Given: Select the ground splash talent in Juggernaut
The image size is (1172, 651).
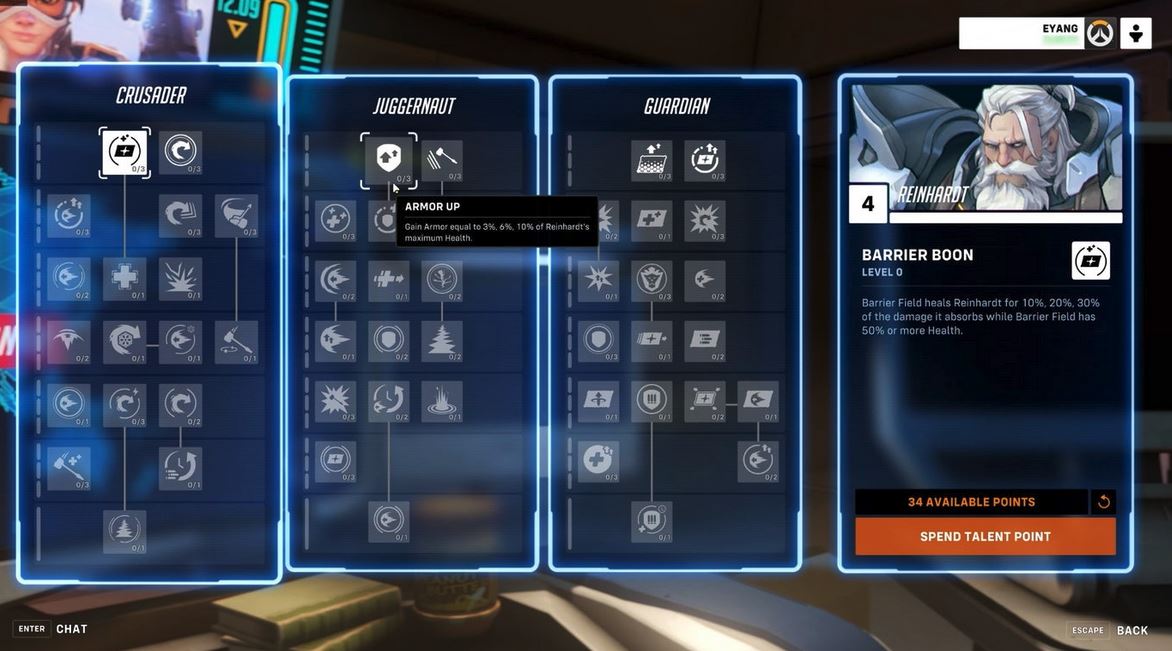Looking at the screenshot, I should pos(442,401).
